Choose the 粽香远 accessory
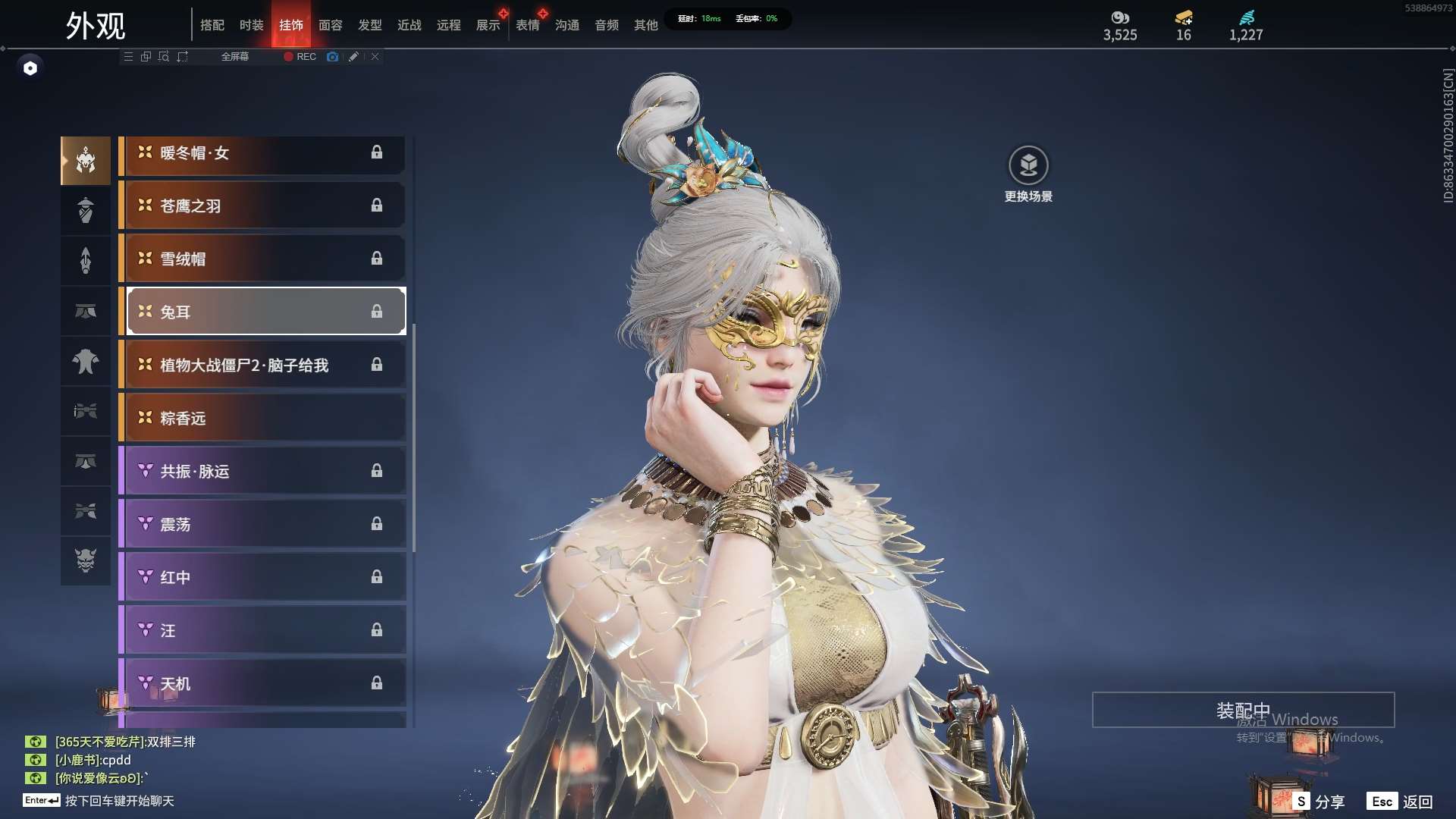 coord(263,419)
